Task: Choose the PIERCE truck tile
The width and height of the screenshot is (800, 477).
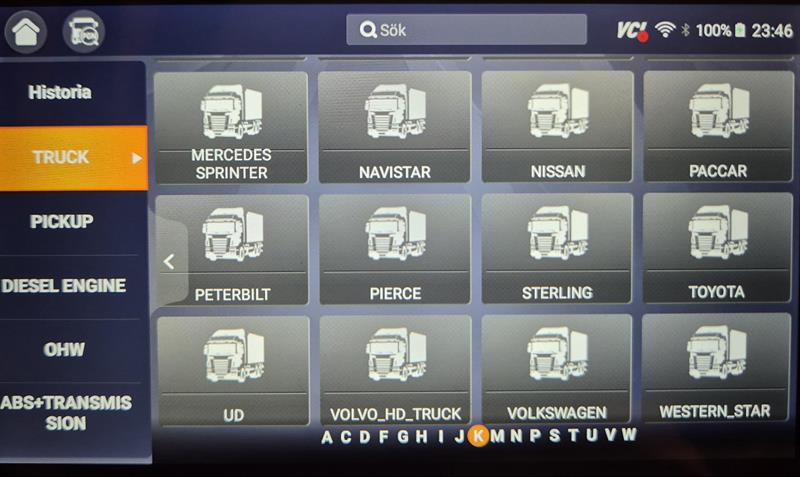Action: click(x=394, y=249)
